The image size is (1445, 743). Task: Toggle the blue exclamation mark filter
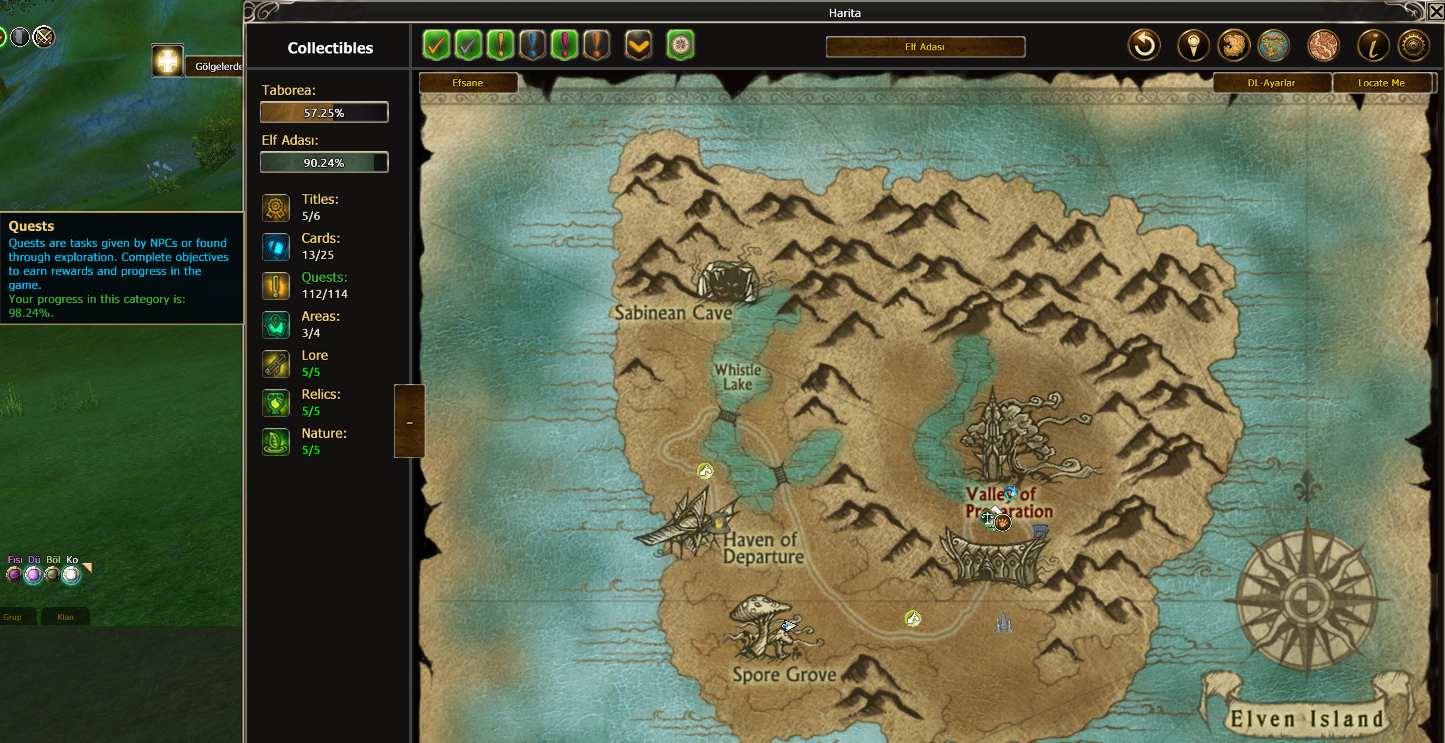pyautogui.click(x=533, y=45)
